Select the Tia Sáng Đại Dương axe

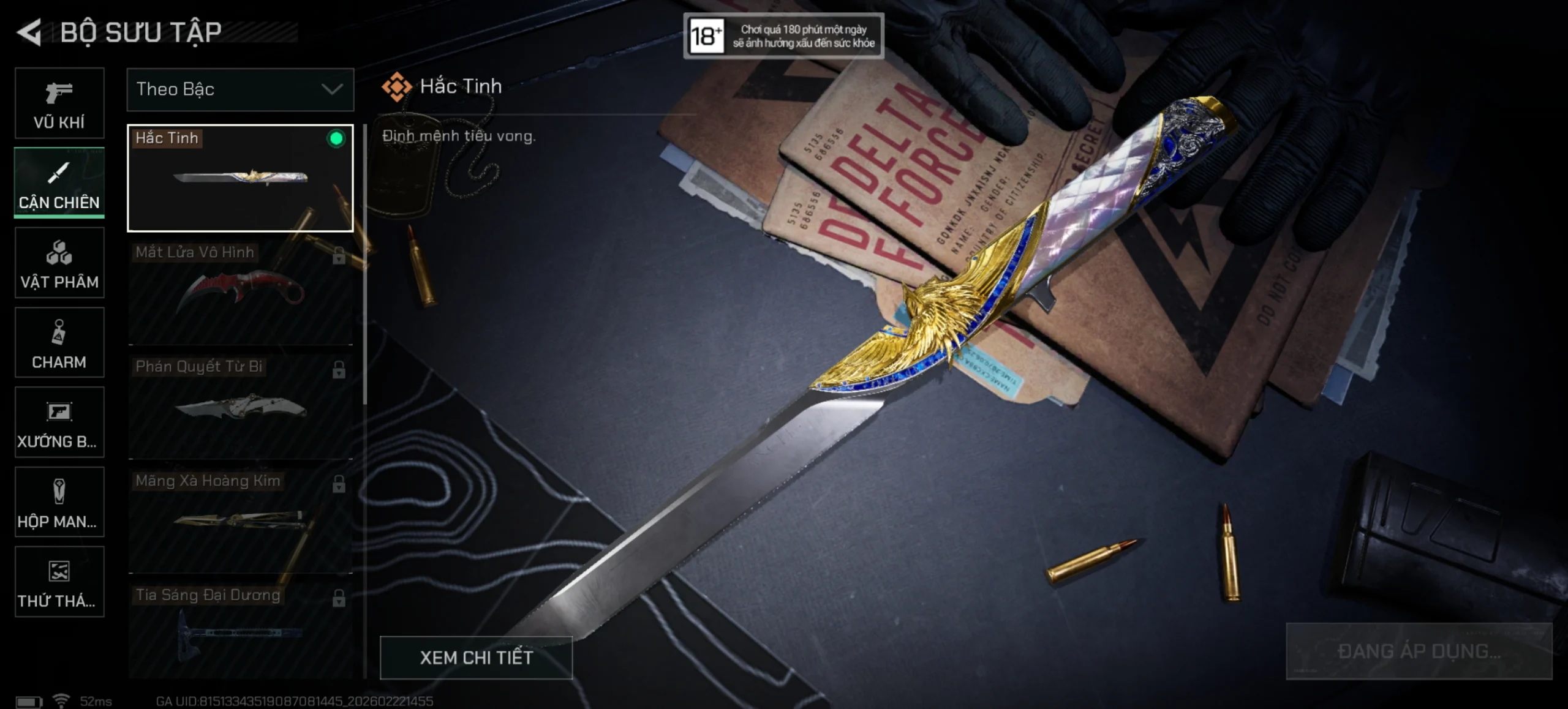pyautogui.click(x=240, y=631)
